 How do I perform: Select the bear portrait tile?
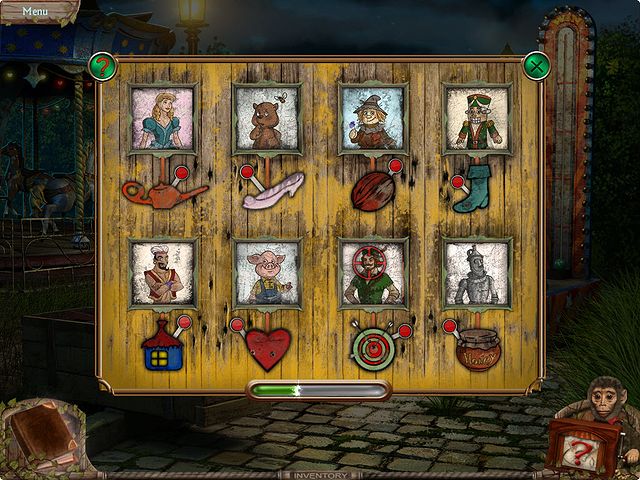coord(267,119)
